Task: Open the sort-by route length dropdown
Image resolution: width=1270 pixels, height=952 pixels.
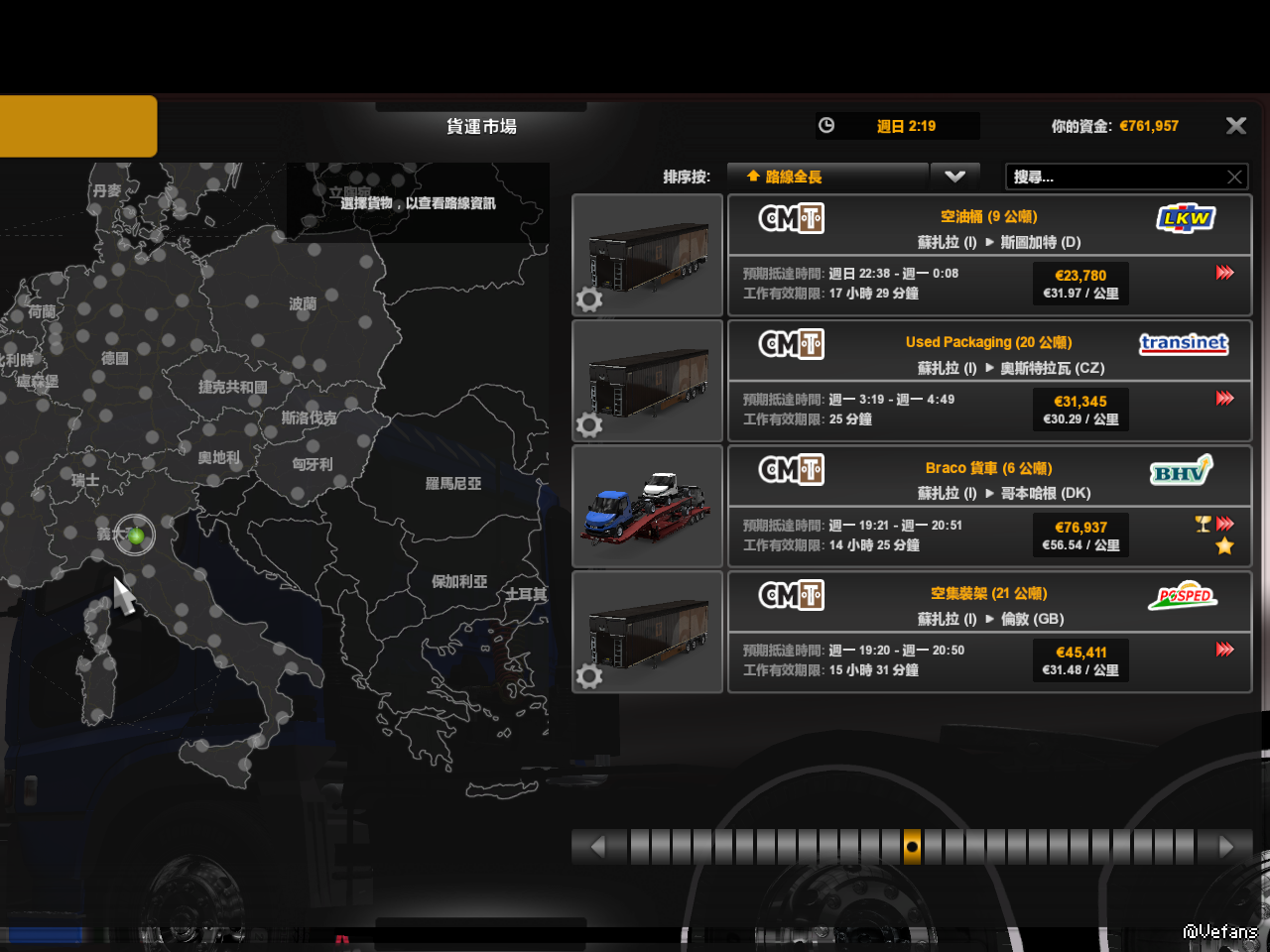Action: 827,177
